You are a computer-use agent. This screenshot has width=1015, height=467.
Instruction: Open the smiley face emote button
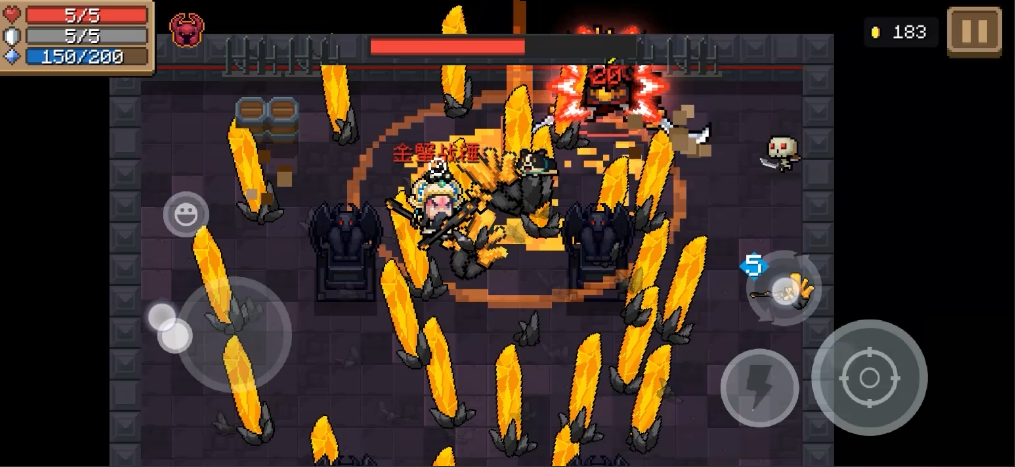185,214
